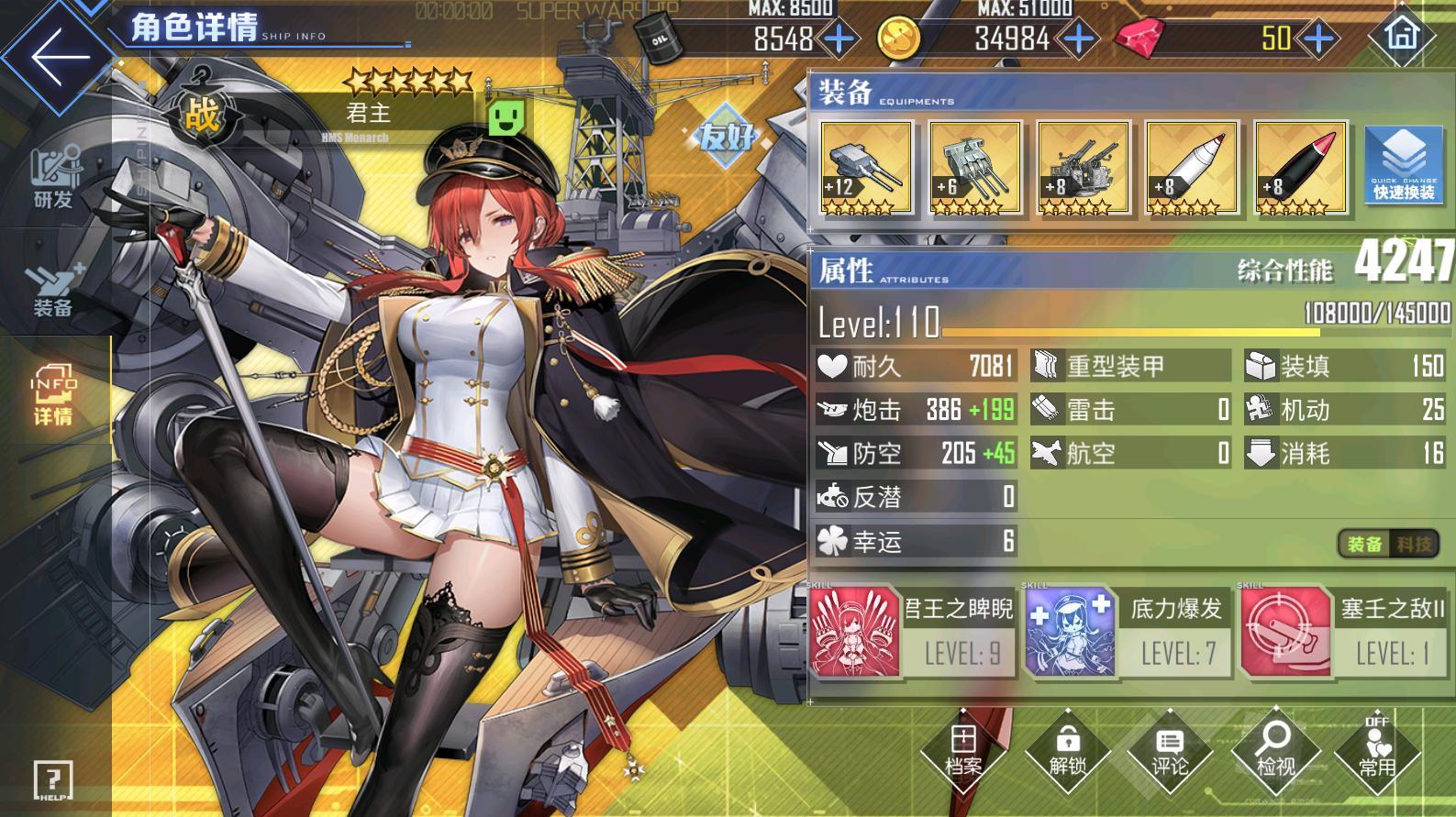Image resolution: width=1456 pixels, height=817 pixels.
Task: Switch to the 装备 equipment tab
Action: pyautogui.click(x=53, y=289)
